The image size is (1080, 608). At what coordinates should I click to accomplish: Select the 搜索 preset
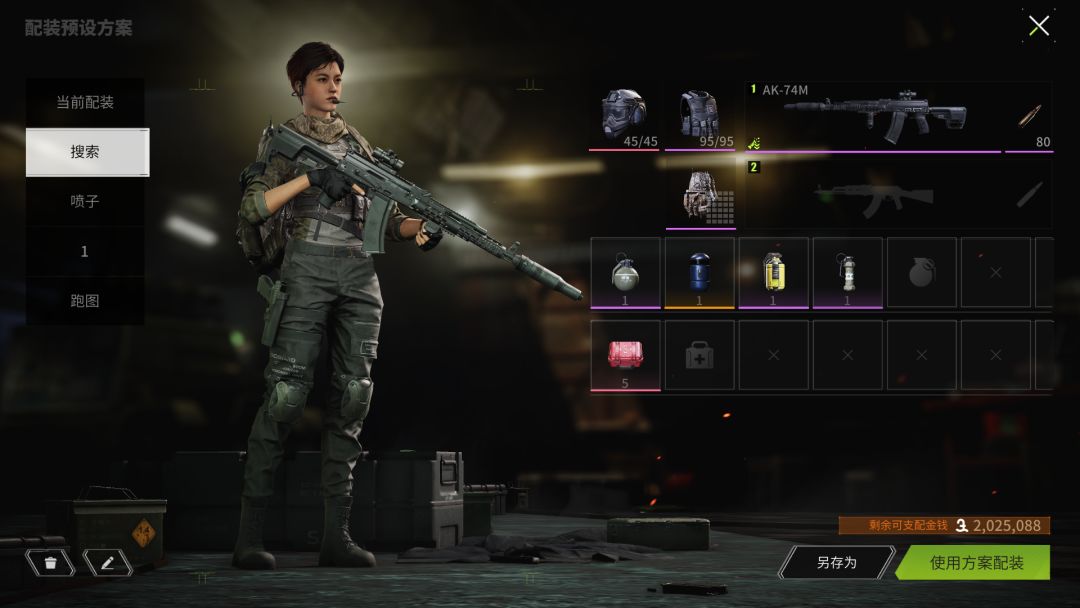pos(85,152)
